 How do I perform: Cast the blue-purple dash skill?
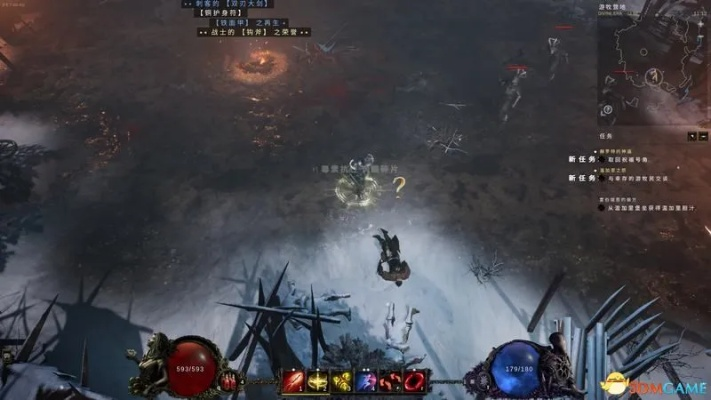pos(366,380)
